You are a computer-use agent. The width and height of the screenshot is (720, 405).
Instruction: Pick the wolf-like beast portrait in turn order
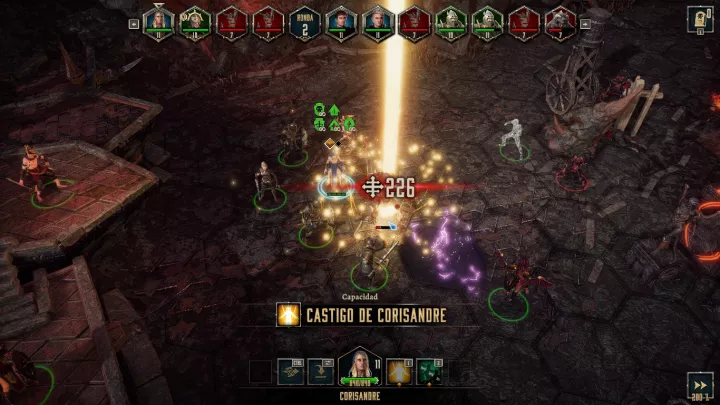point(560,21)
